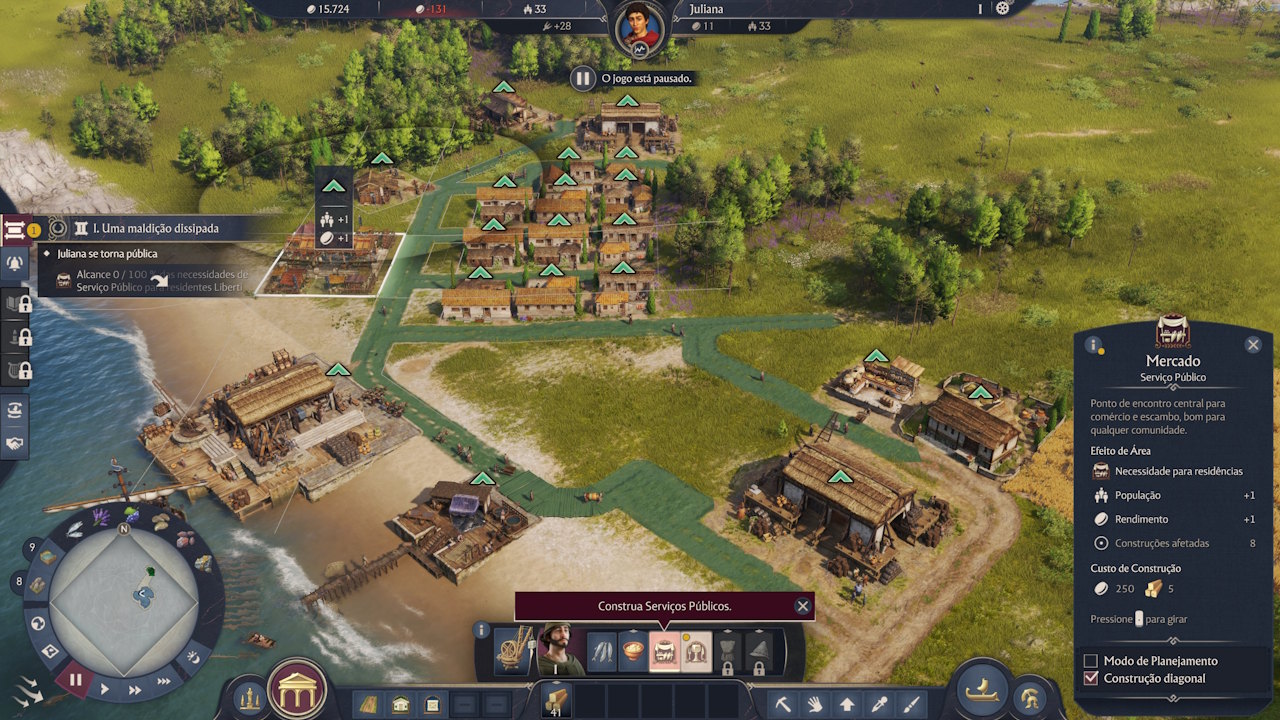Enable Modo de Planejamento
Image resolution: width=1280 pixels, height=720 pixels.
coord(1093,661)
